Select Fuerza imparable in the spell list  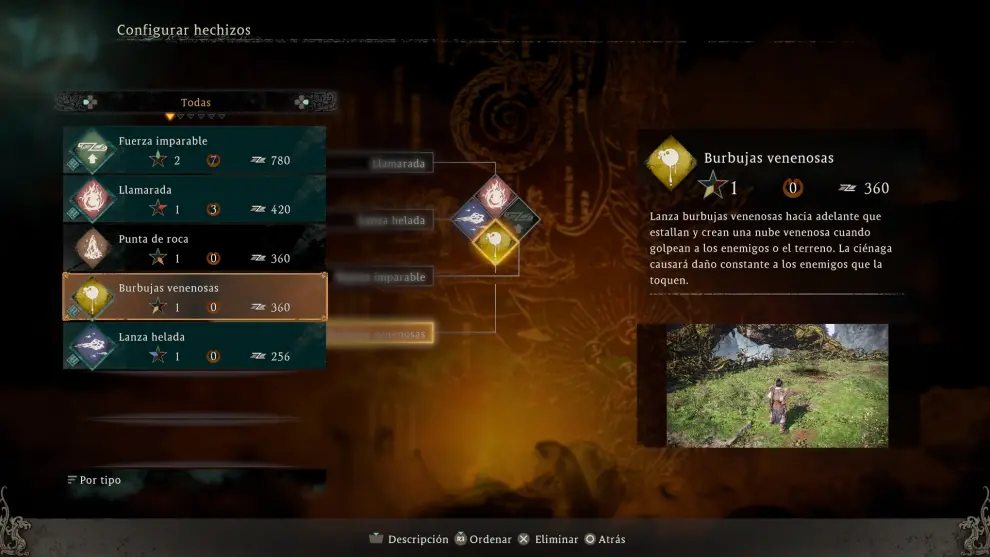point(195,150)
